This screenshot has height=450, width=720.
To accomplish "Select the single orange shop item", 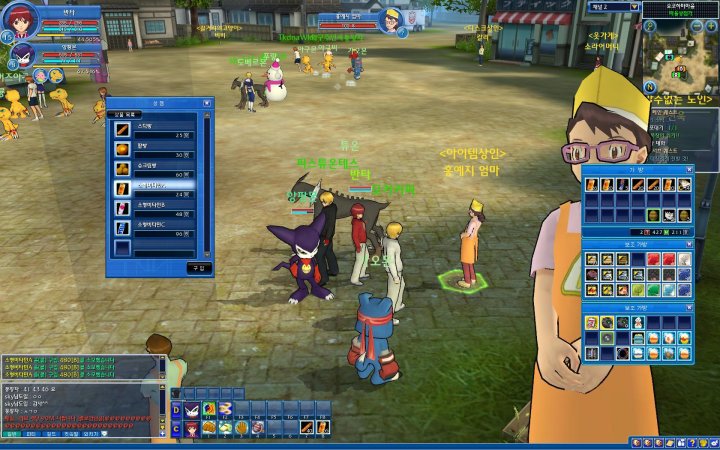I will click(x=122, y=149).
